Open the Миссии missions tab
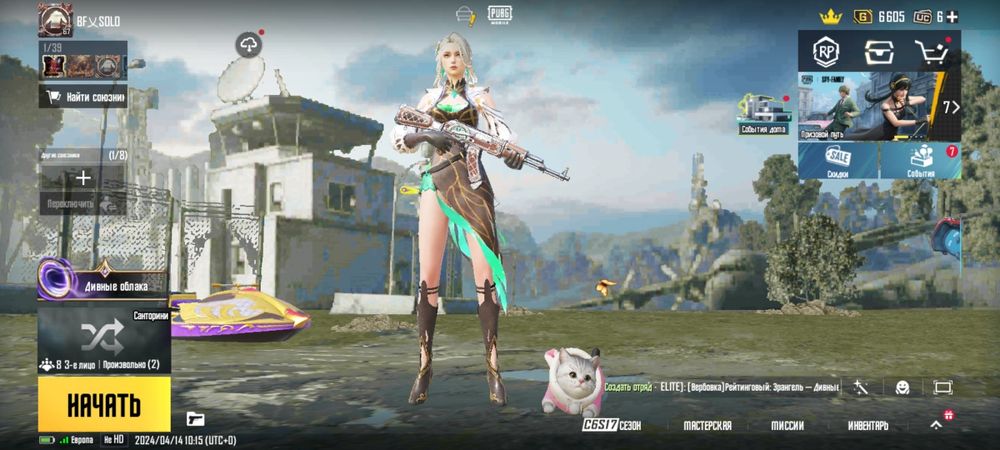This screenshot has width=1000, height=450. (x=787, y=425)
